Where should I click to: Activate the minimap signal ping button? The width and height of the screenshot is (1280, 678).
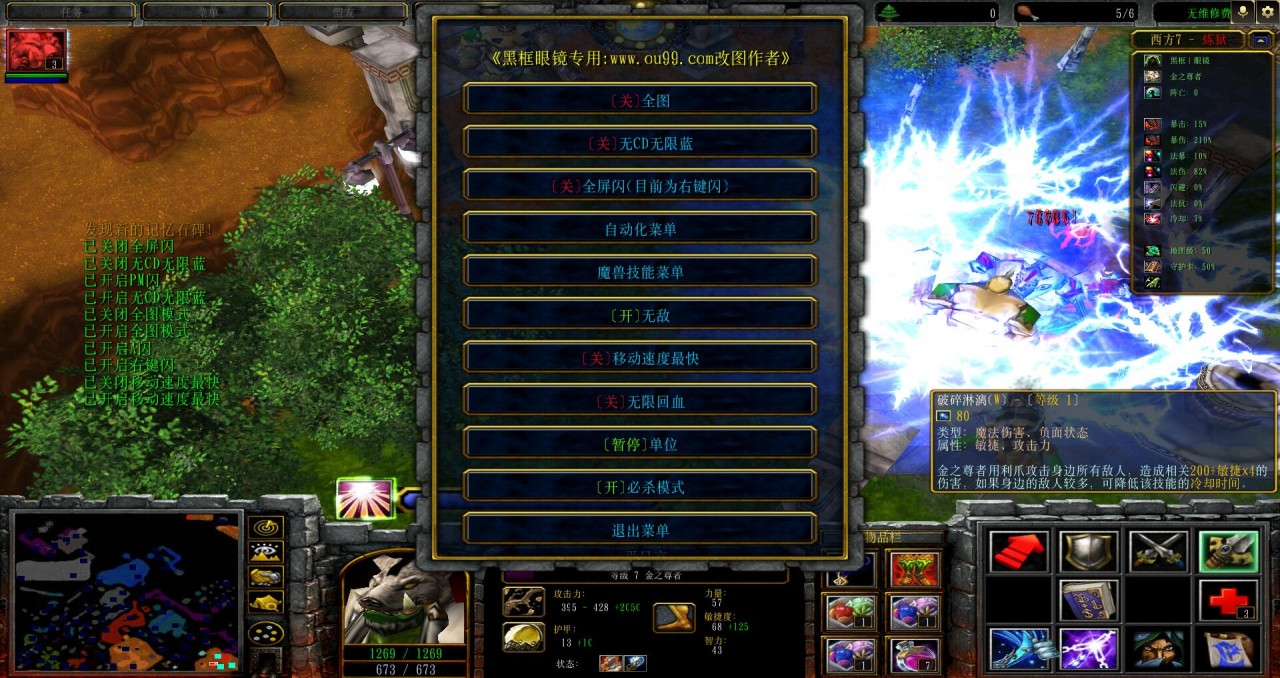pos(265,527)
